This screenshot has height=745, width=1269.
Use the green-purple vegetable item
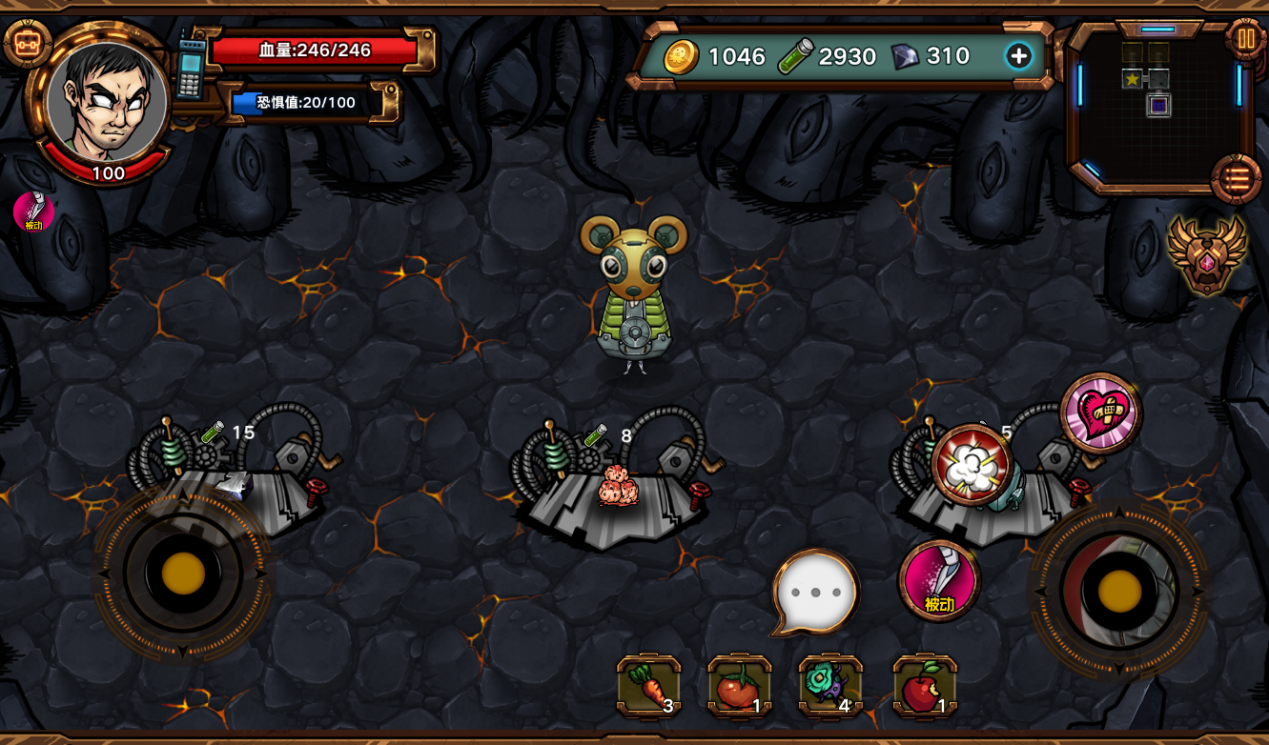830,687
